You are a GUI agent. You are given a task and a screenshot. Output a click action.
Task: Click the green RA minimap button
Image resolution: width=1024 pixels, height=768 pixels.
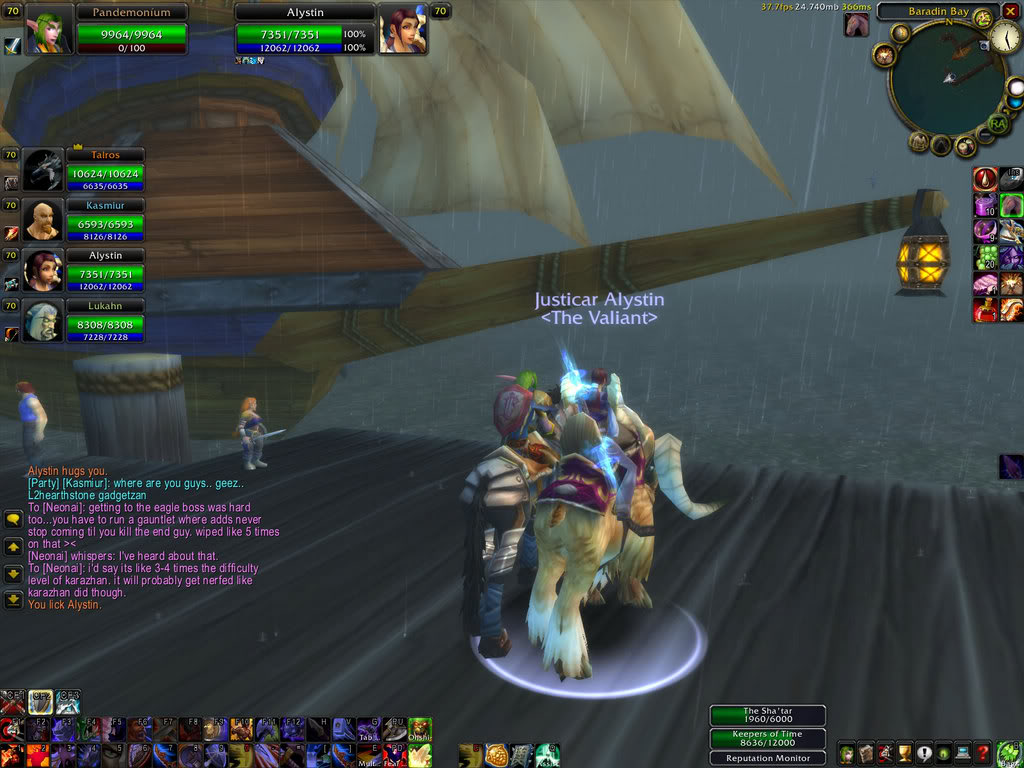coord(996,124)
